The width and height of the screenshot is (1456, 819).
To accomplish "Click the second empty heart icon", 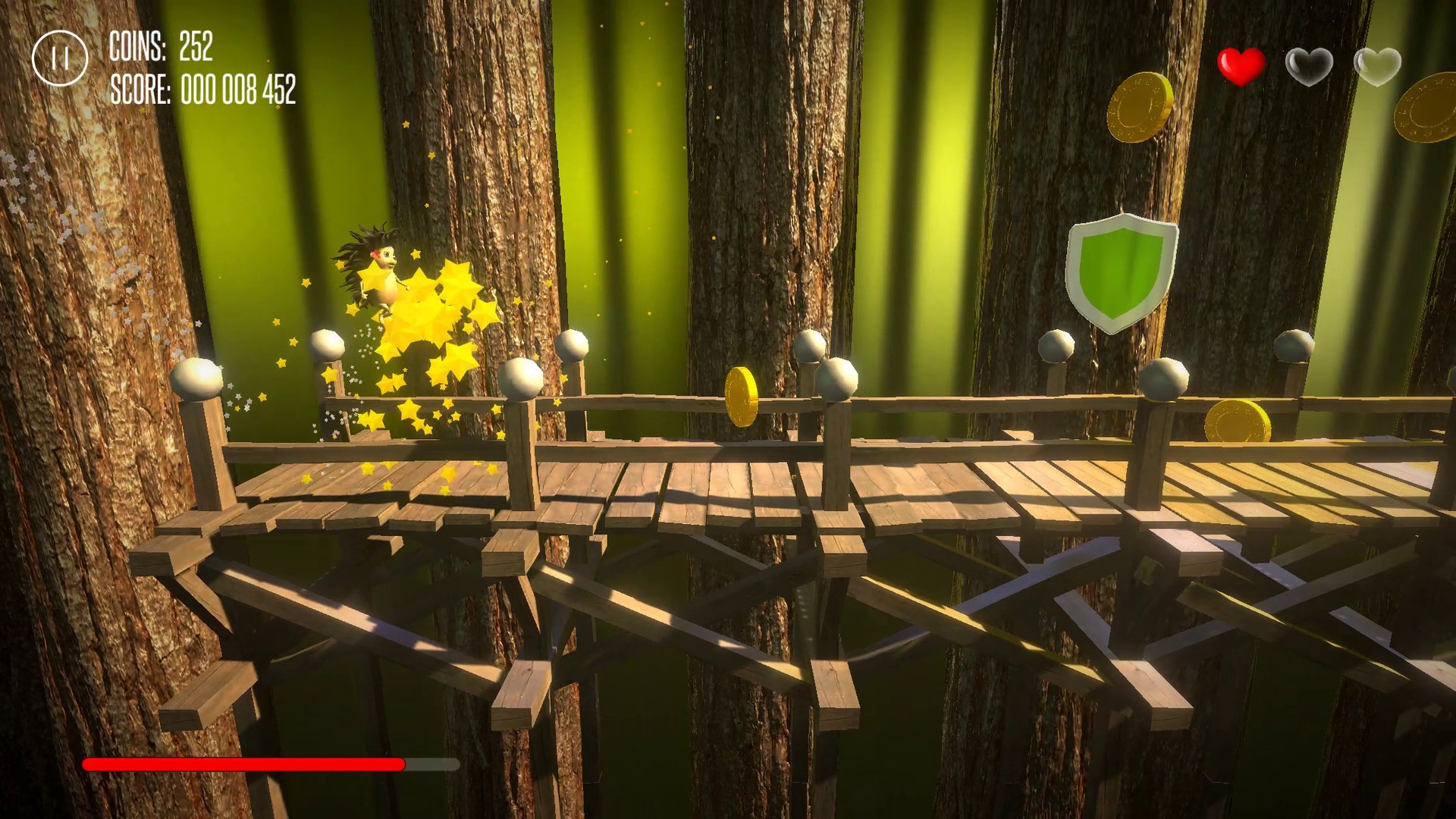I will tap(1378, 66).
